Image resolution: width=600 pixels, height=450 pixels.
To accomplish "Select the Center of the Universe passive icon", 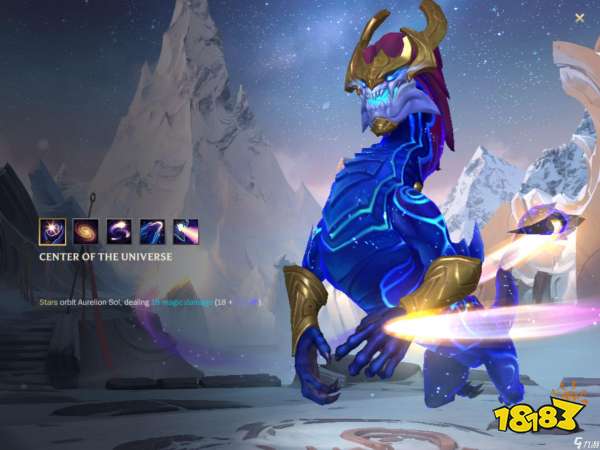I will 52,232.
